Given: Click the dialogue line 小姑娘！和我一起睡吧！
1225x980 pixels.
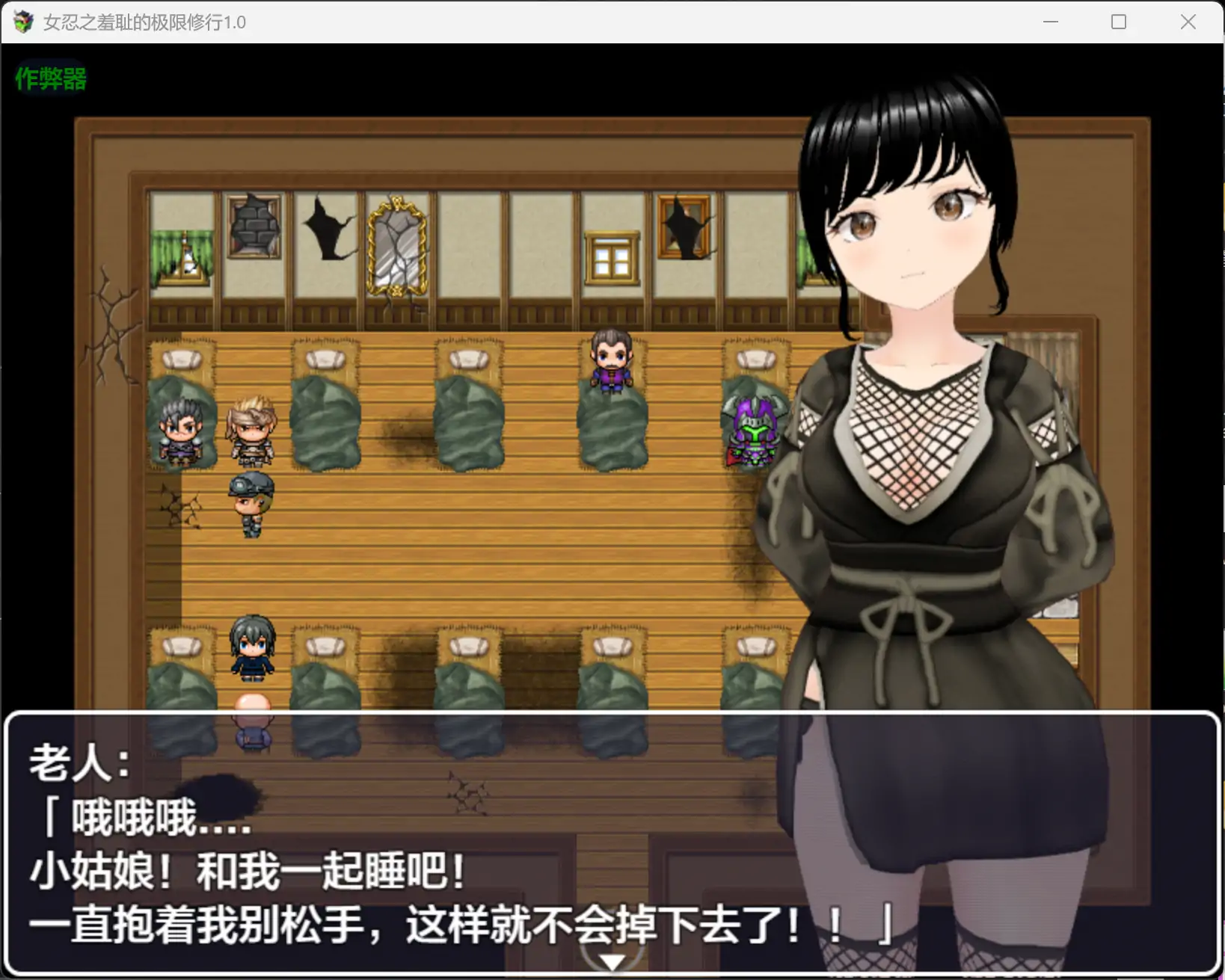Looking at the screenshot, I should tap(247, 870).
